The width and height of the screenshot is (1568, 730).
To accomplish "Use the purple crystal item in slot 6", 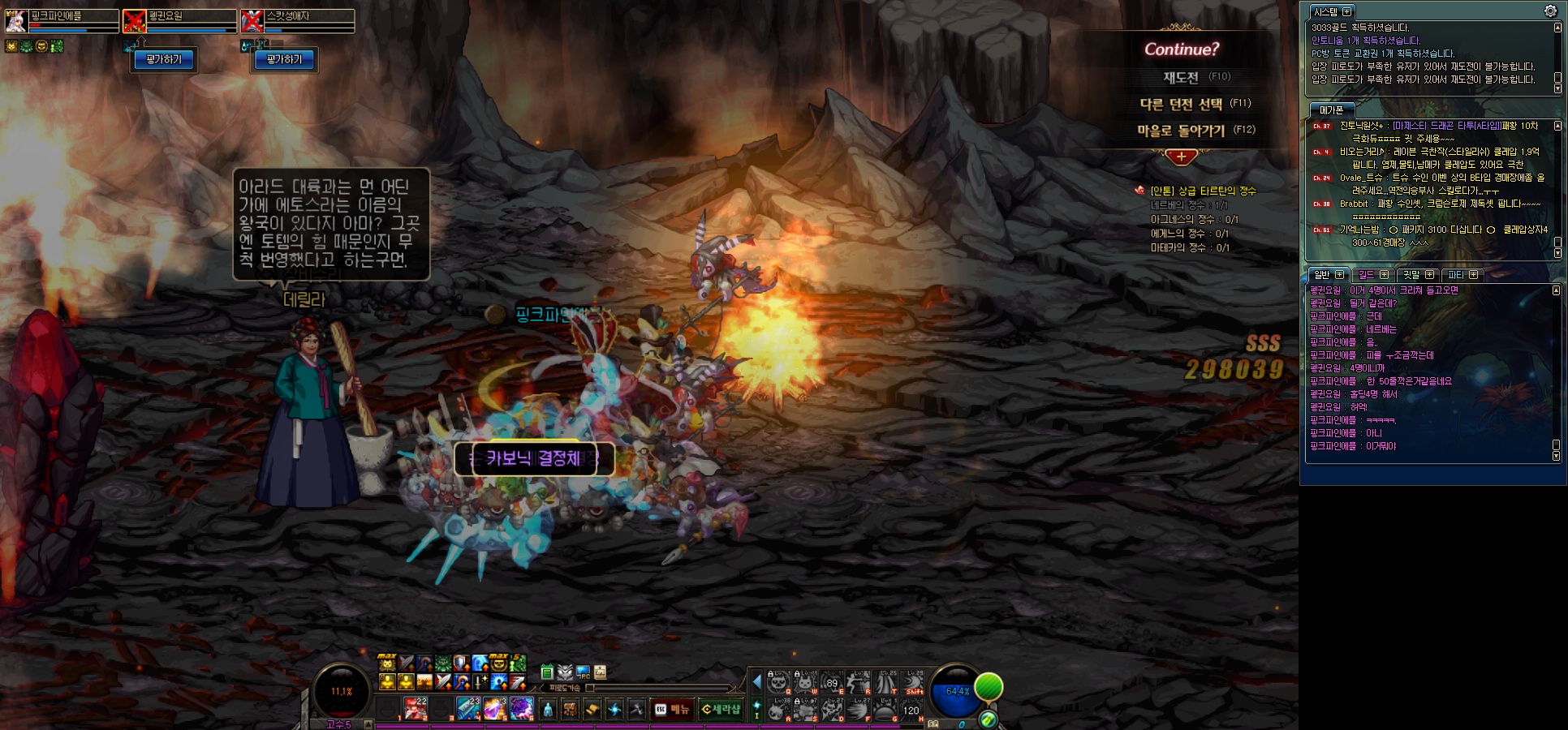I will (x=522, y=708).
